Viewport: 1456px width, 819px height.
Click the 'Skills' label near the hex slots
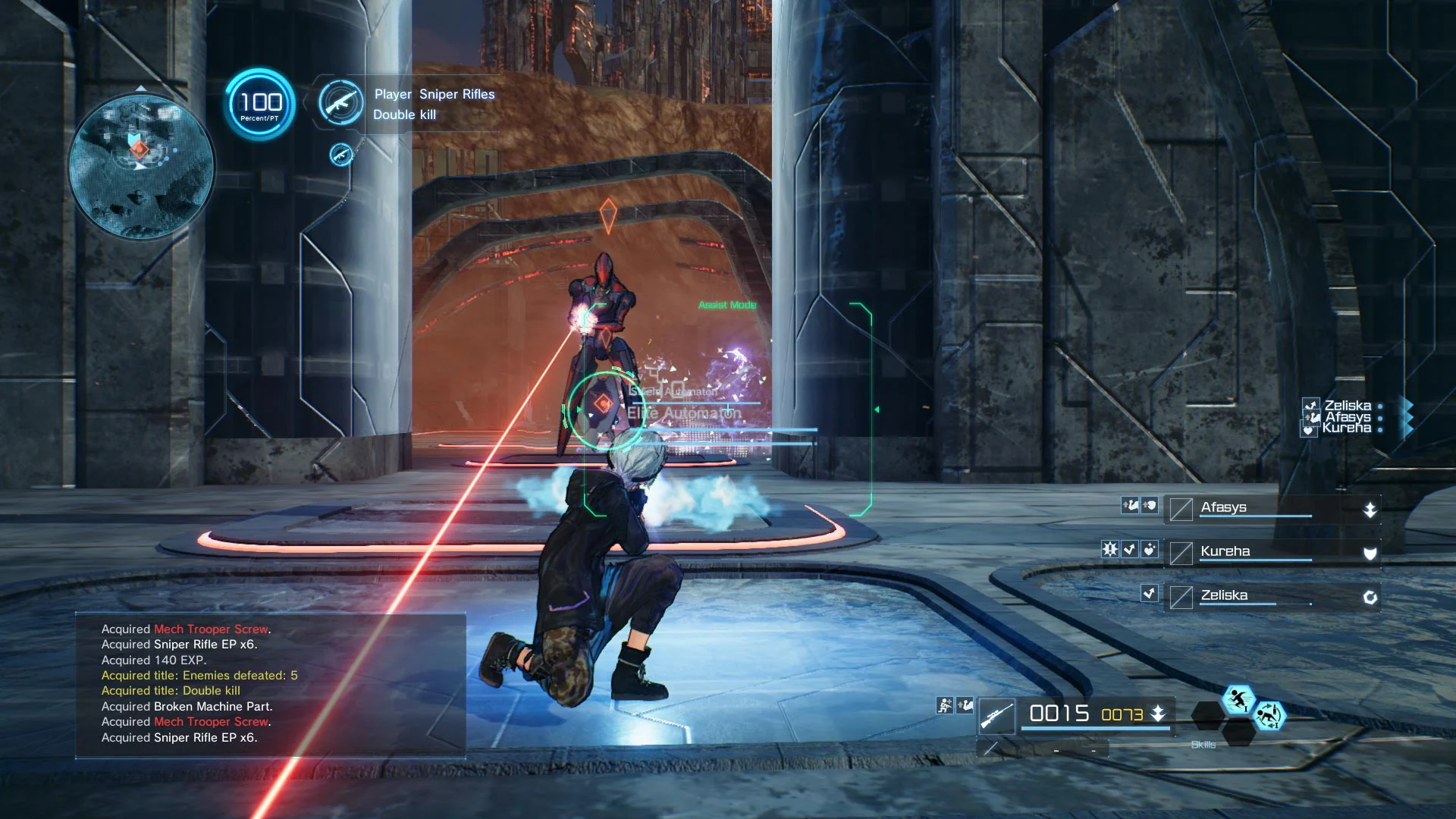[x=1204, y=745]
